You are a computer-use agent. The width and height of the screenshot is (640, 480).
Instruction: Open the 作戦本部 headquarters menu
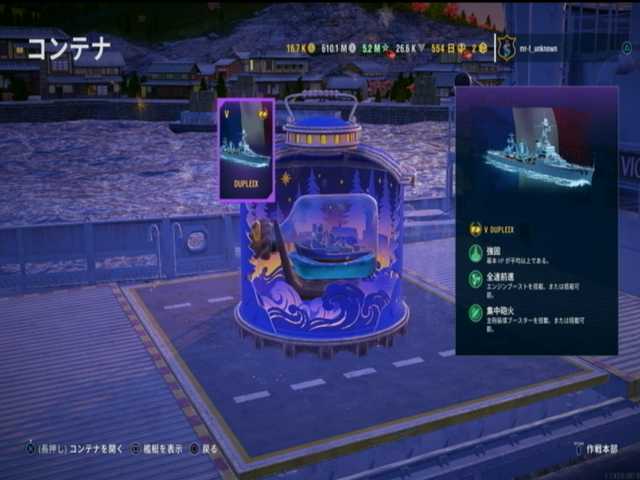[597, 448]
